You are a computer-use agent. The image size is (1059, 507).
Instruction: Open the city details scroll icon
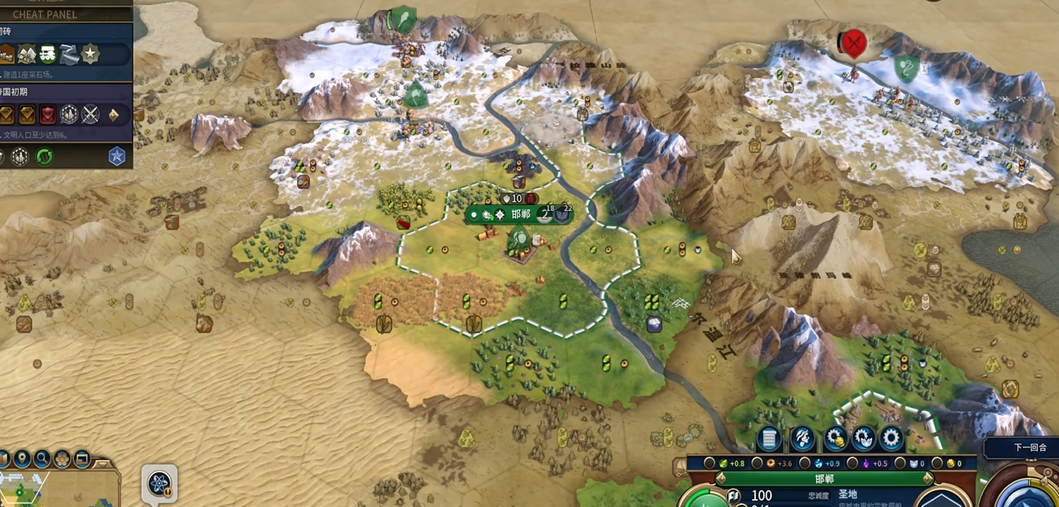click(768, 438)
